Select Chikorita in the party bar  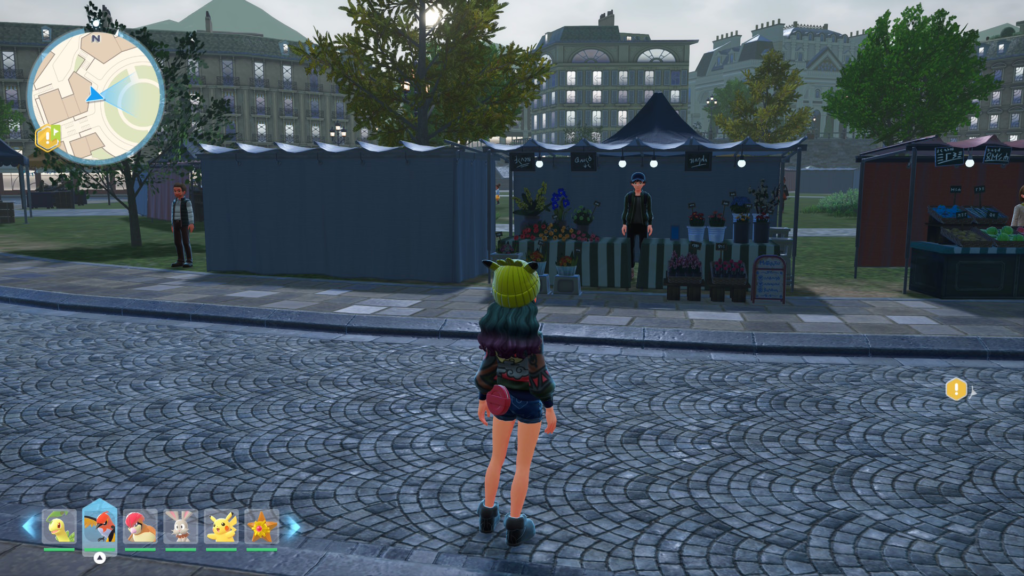(x=59, y=527)
